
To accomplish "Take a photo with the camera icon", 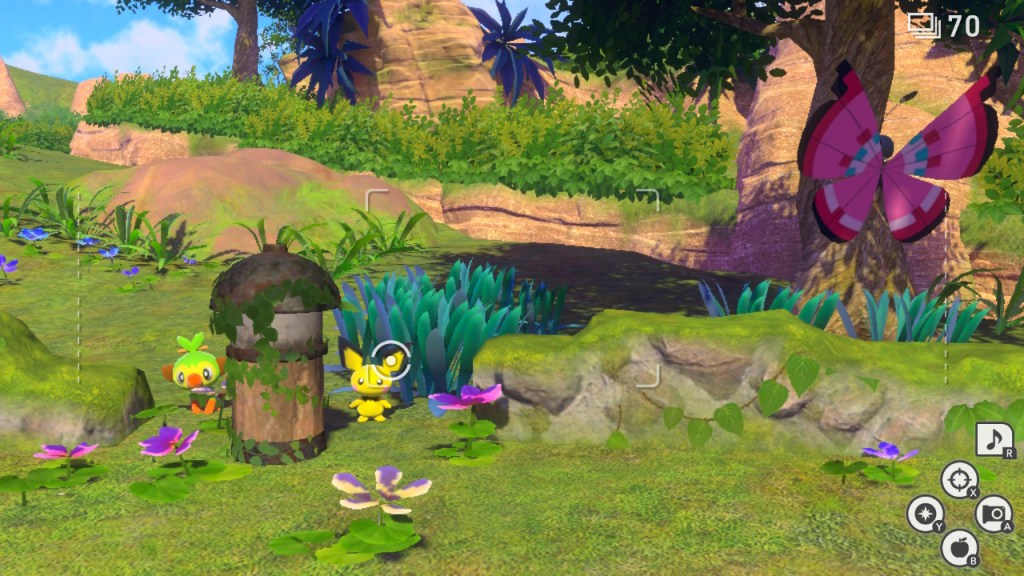I will pos(993,513).
